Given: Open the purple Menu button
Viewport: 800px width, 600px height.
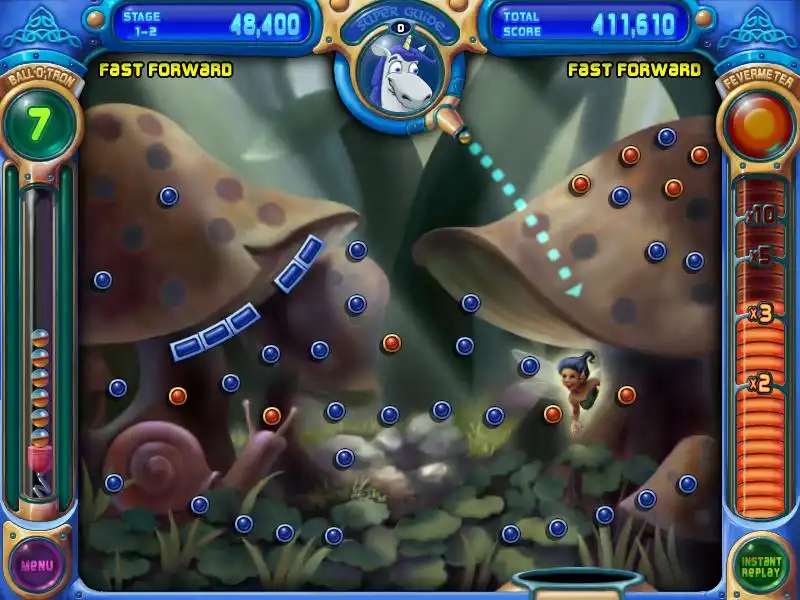Looking at the screenshot, I should 37,564.
